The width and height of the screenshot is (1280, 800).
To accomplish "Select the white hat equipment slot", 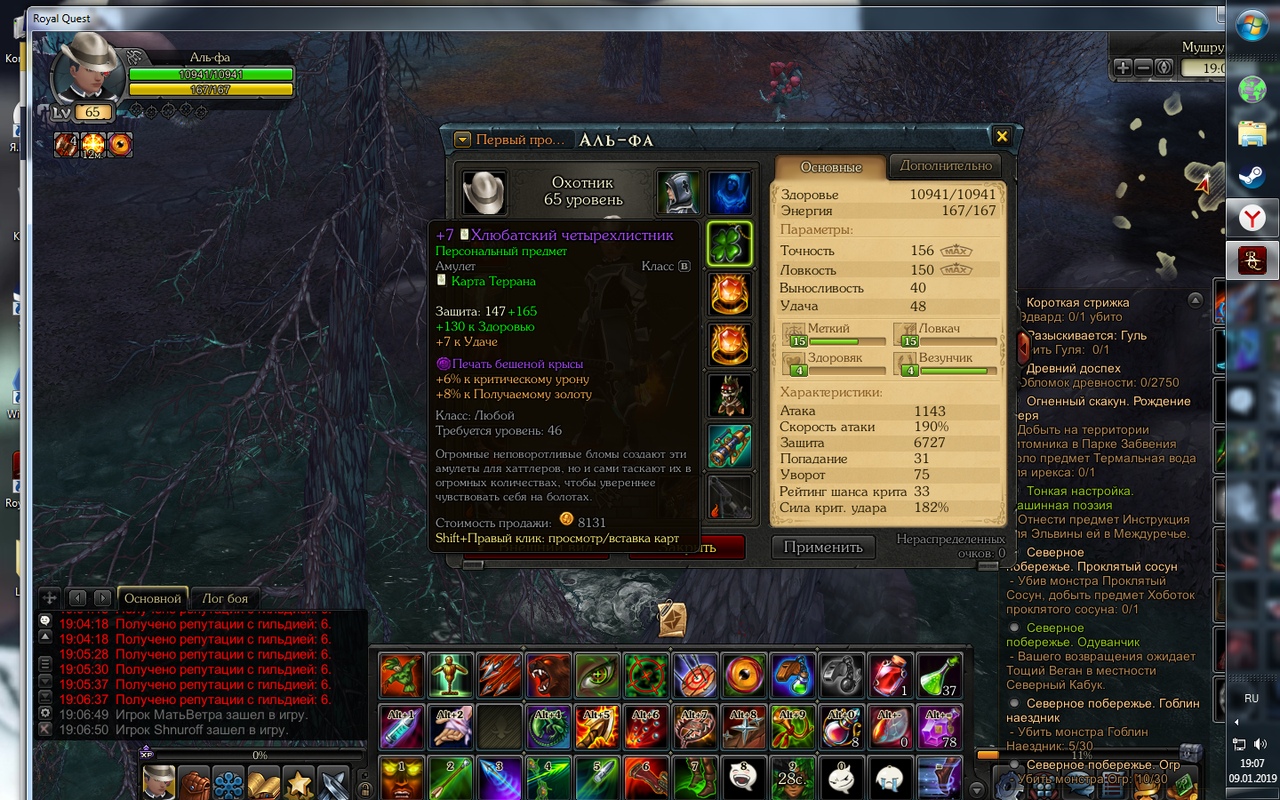I will [484, 192].
